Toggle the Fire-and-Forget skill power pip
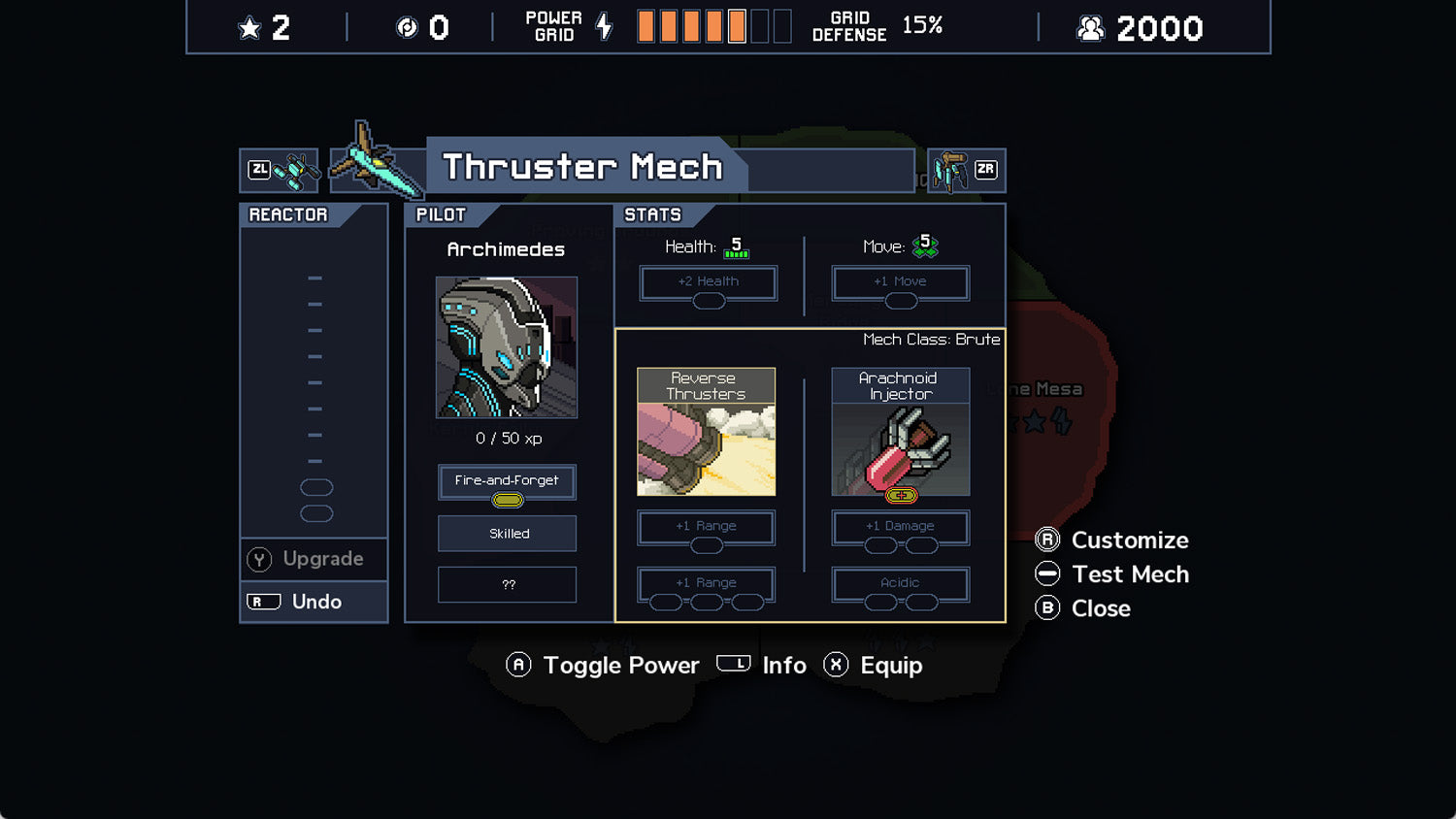 (506, 499)
